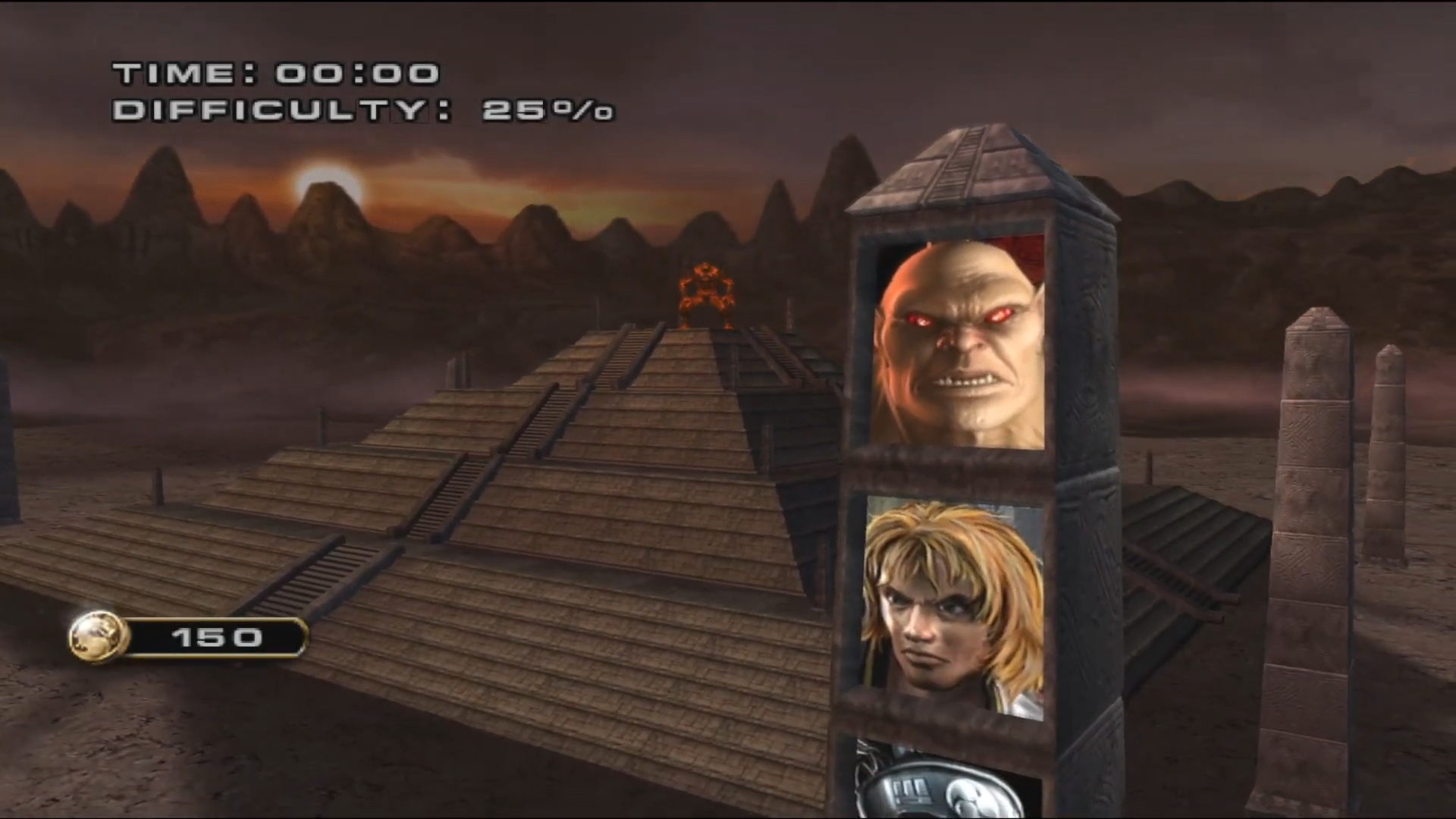
Task: Adjust difficulty by clicking the 25% value
Action: tap(546, 111)
